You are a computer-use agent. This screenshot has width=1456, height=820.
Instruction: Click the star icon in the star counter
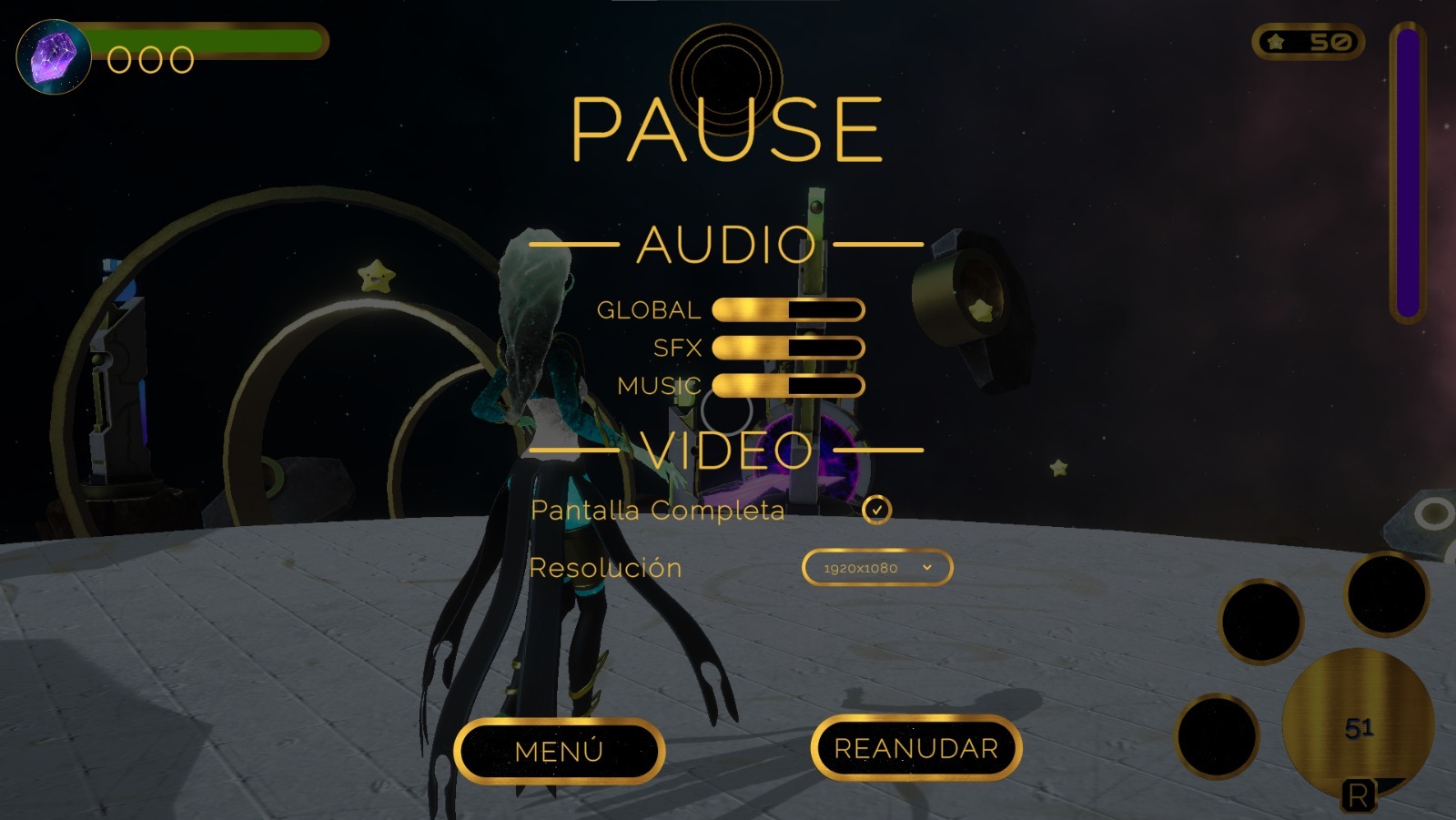1275,41
